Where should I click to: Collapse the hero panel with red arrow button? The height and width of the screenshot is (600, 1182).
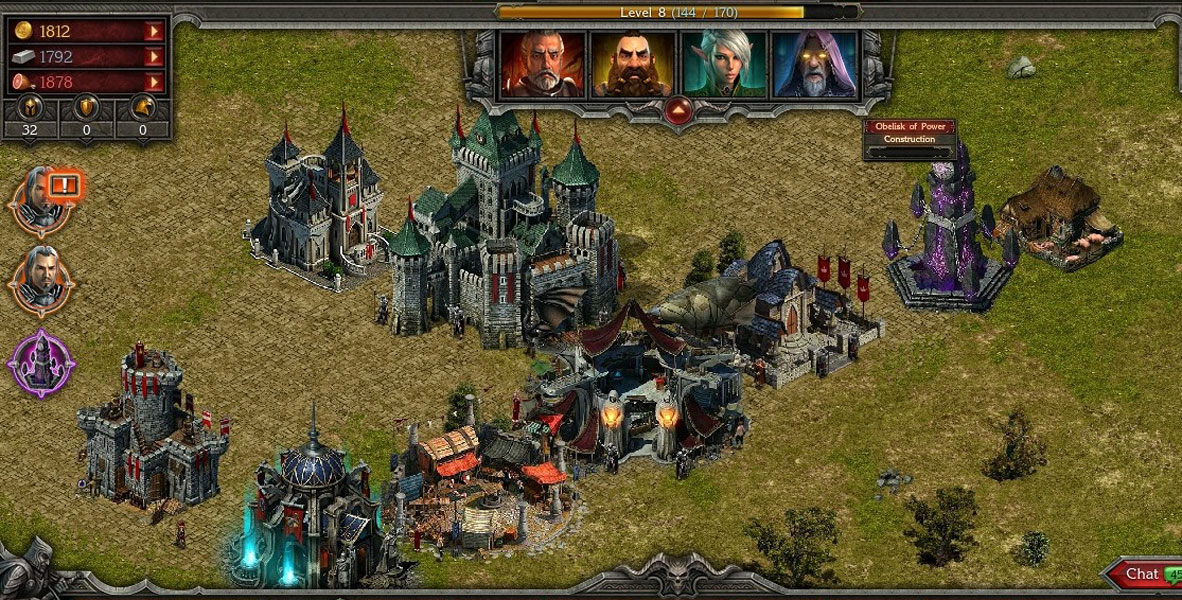point(678,109)
